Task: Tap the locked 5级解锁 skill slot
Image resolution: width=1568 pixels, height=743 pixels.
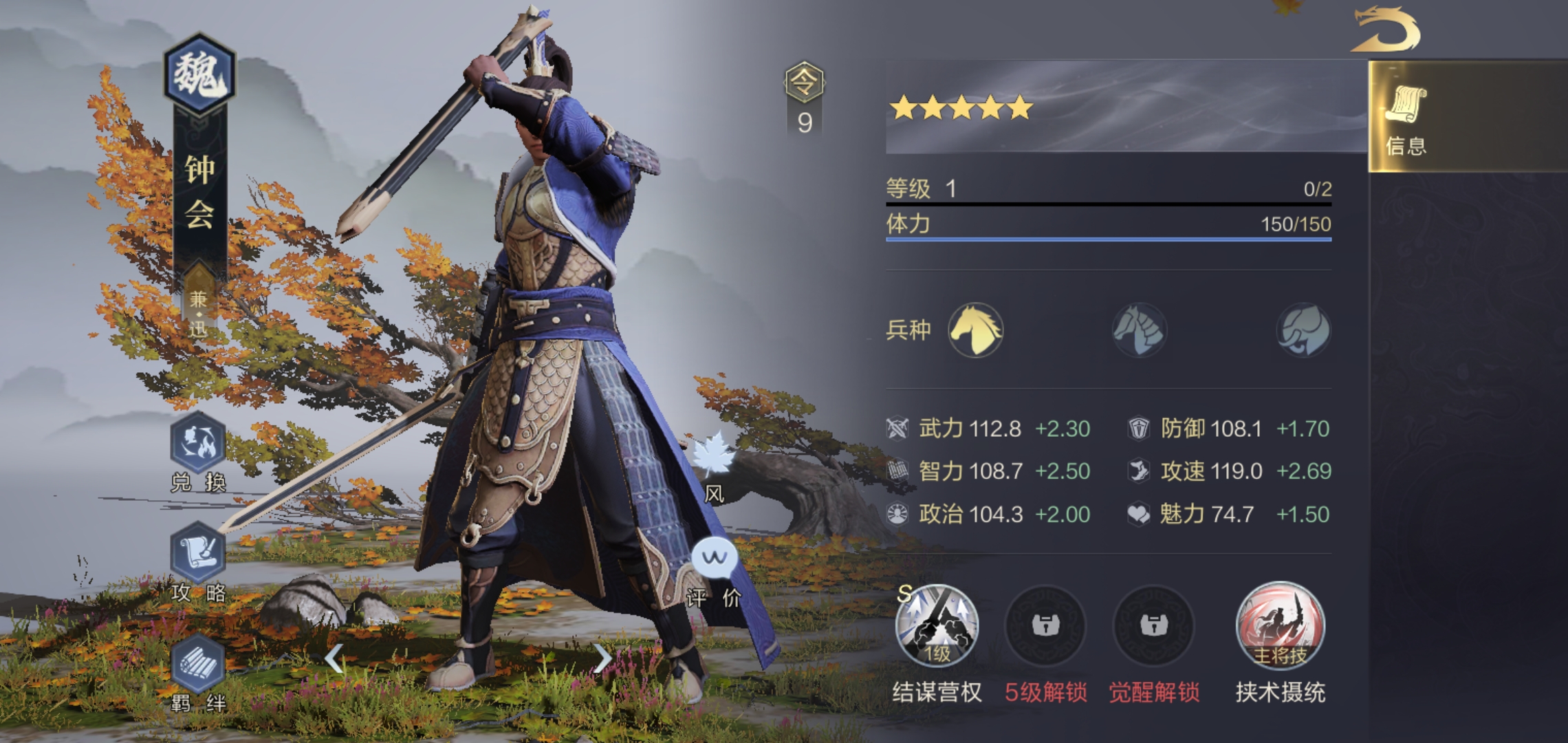Action: [x=1045, y=626]
